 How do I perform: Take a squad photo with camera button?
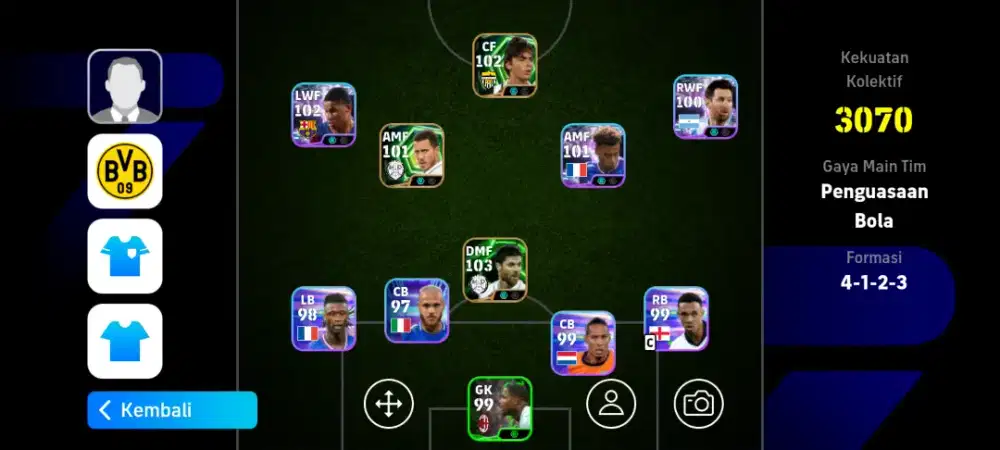tap(698, 403)
